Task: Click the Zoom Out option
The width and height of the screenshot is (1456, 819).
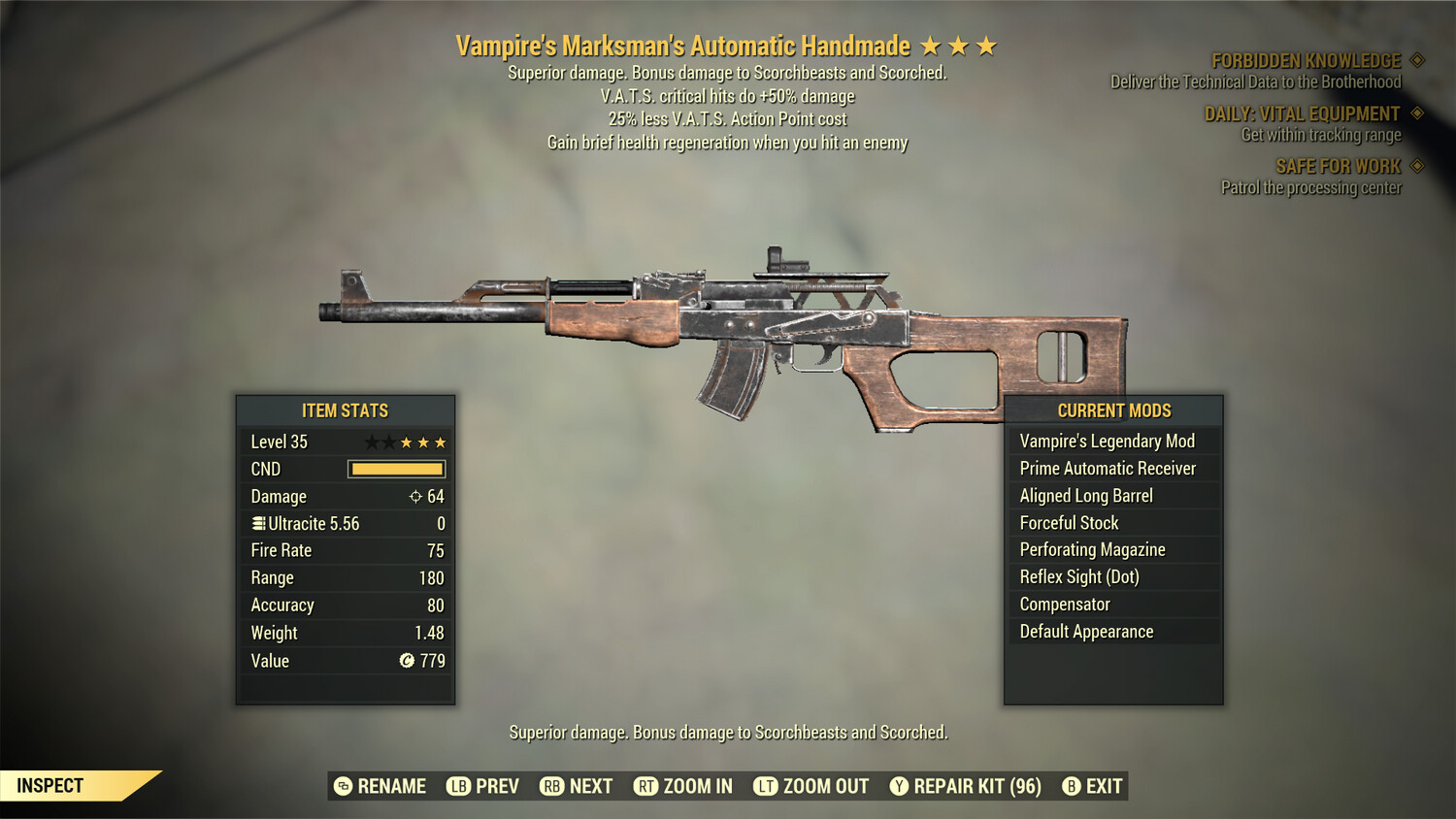Action: (811, 786)
